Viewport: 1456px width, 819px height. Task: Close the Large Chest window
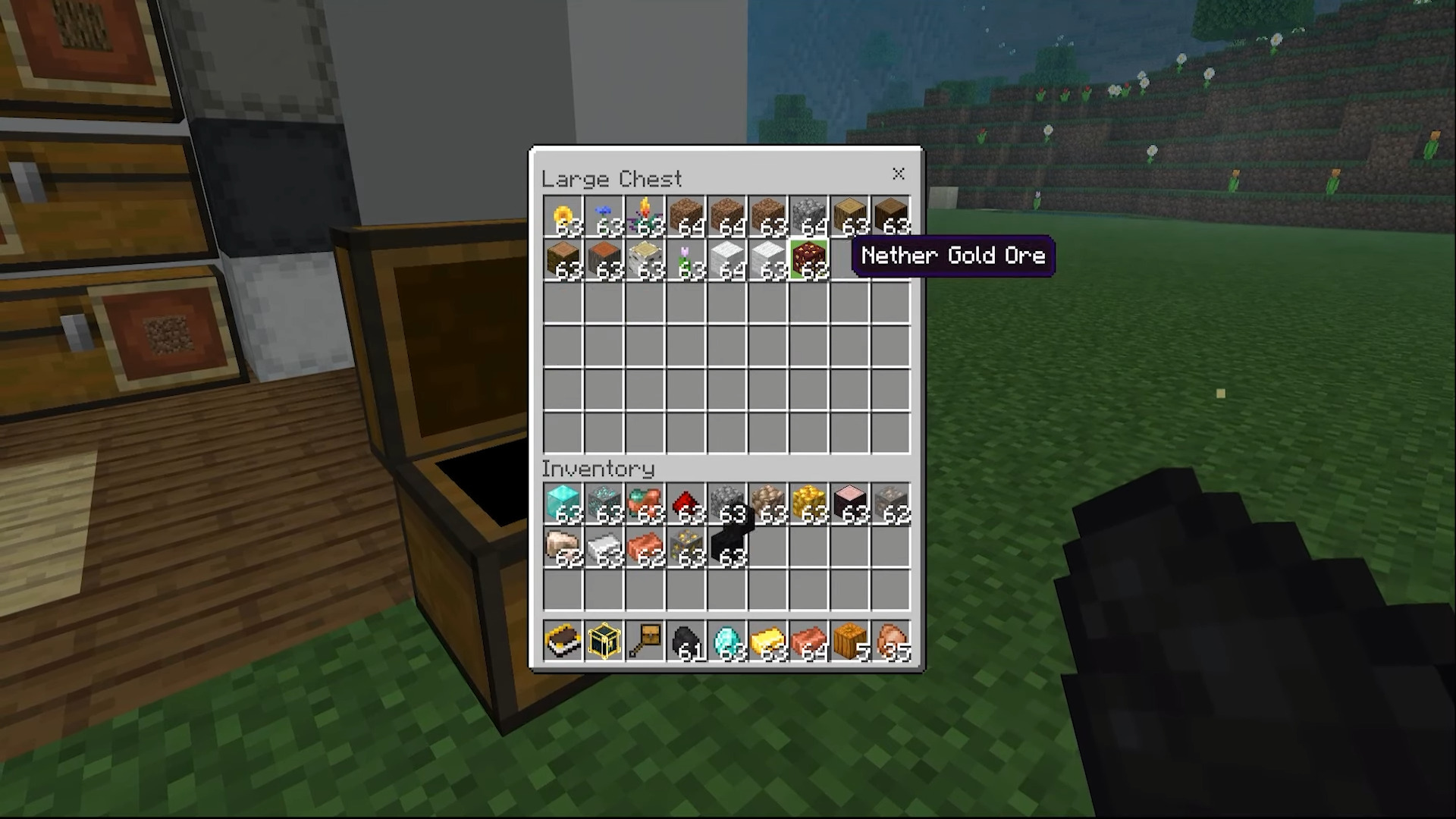(899, 174)
